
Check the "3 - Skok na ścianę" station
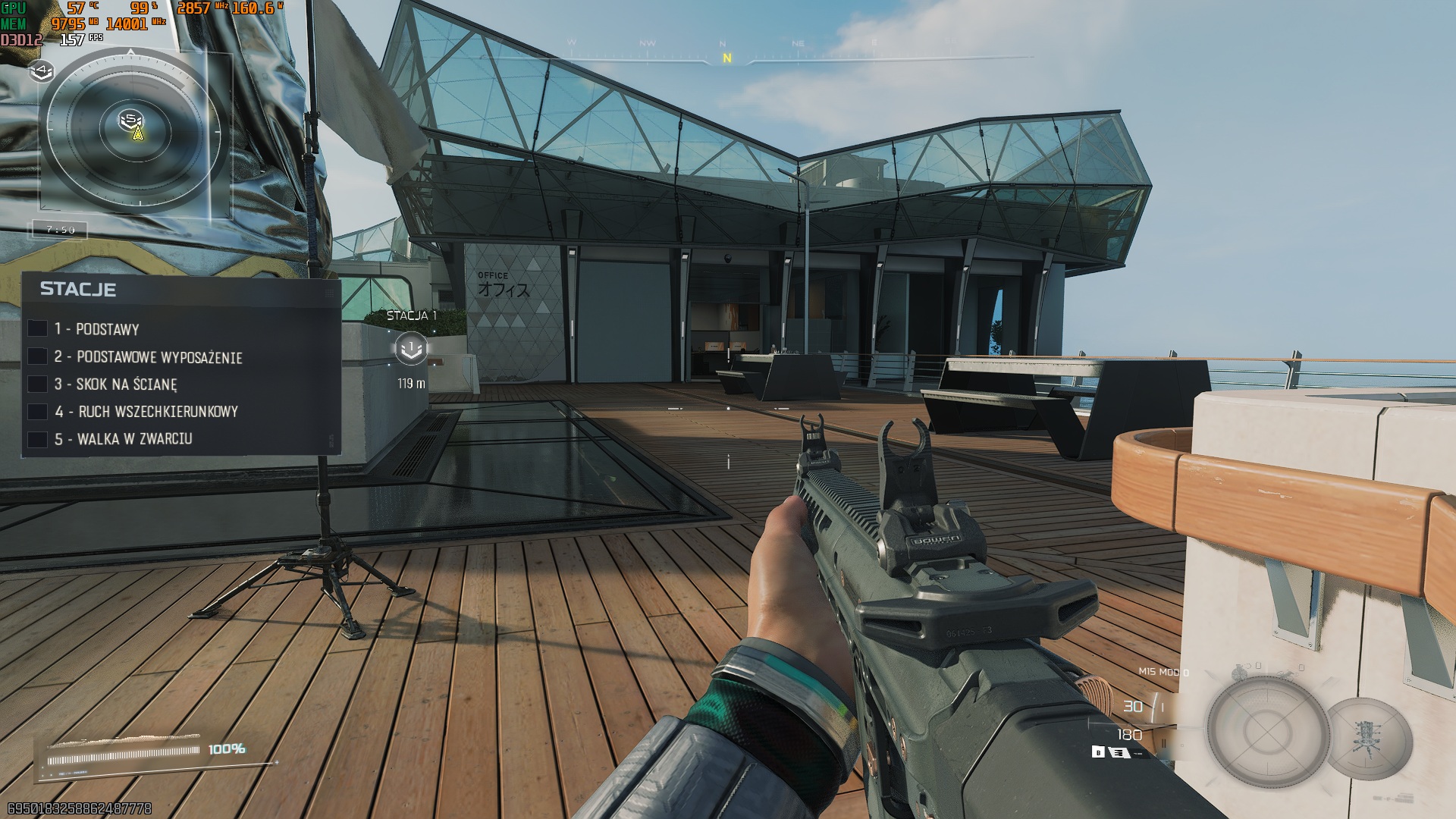38,384
